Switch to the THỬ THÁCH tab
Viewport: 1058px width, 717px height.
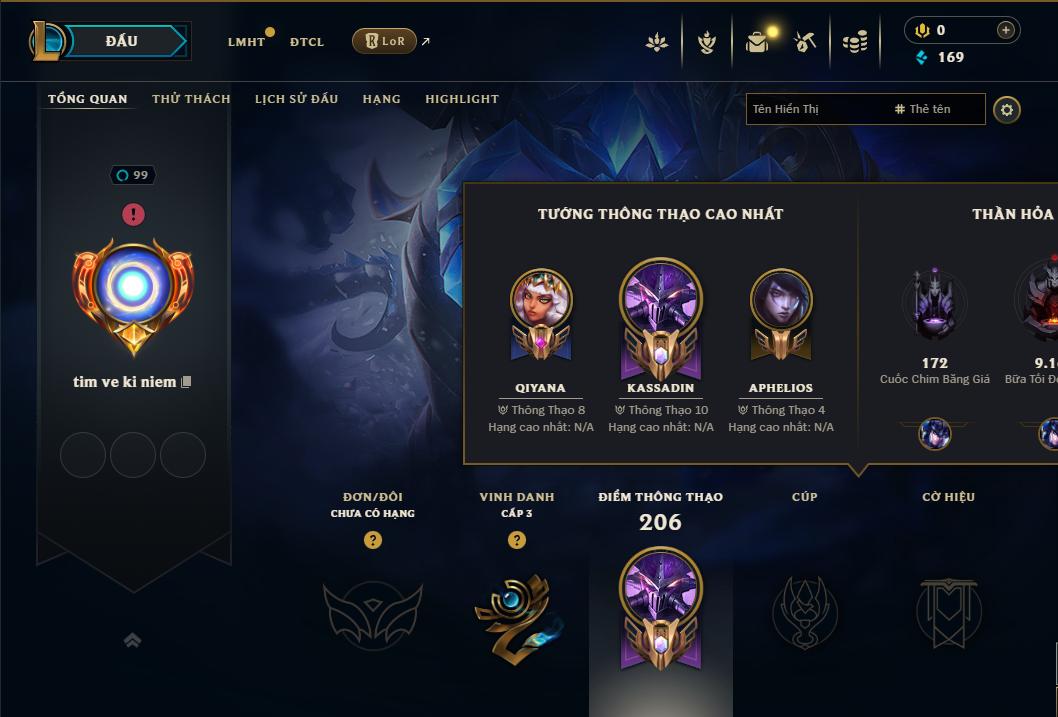pos(191,99)
